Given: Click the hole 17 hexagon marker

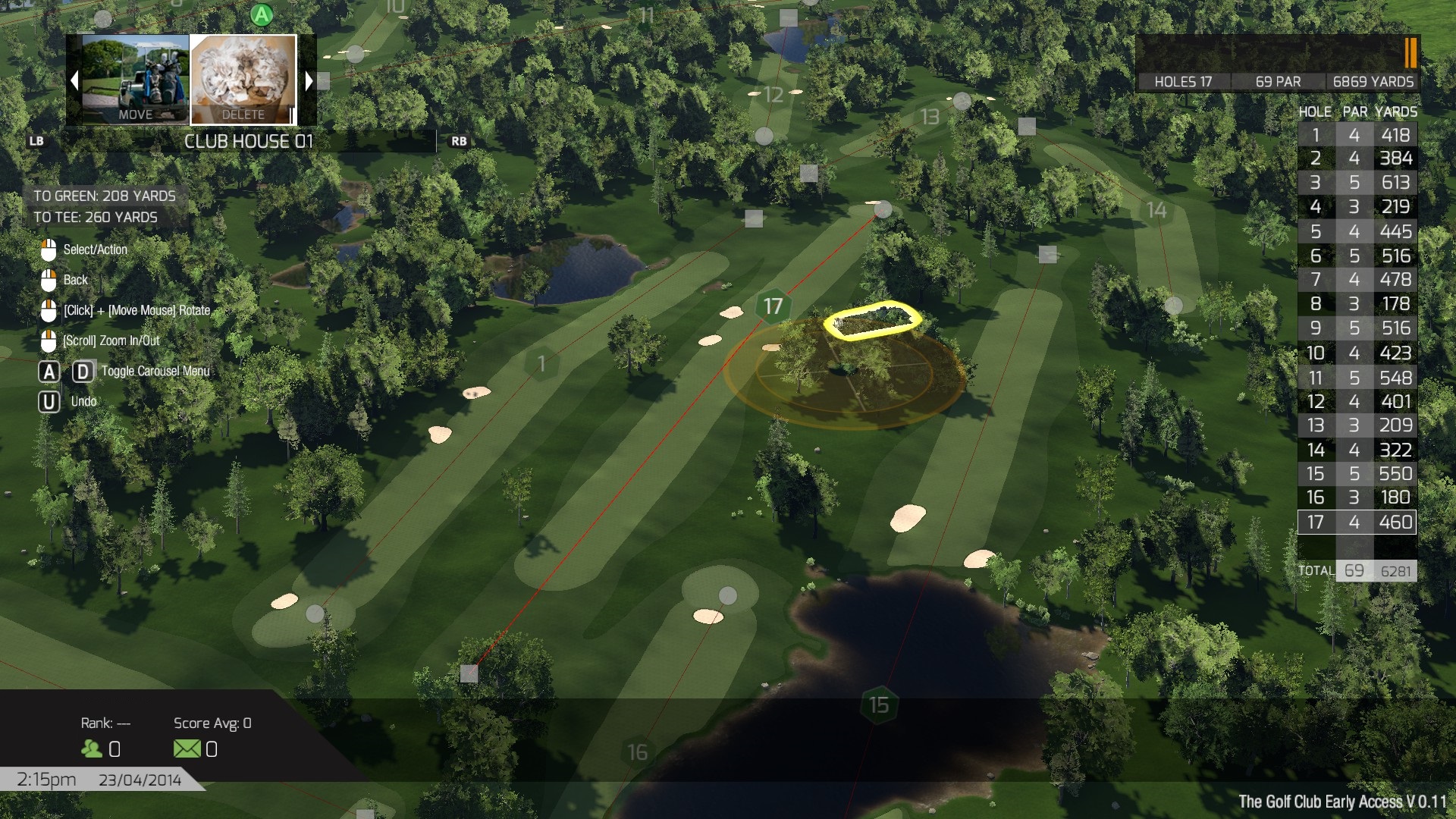Looking at the screenshot, I should pyautogui.click(x=773, y=306).
